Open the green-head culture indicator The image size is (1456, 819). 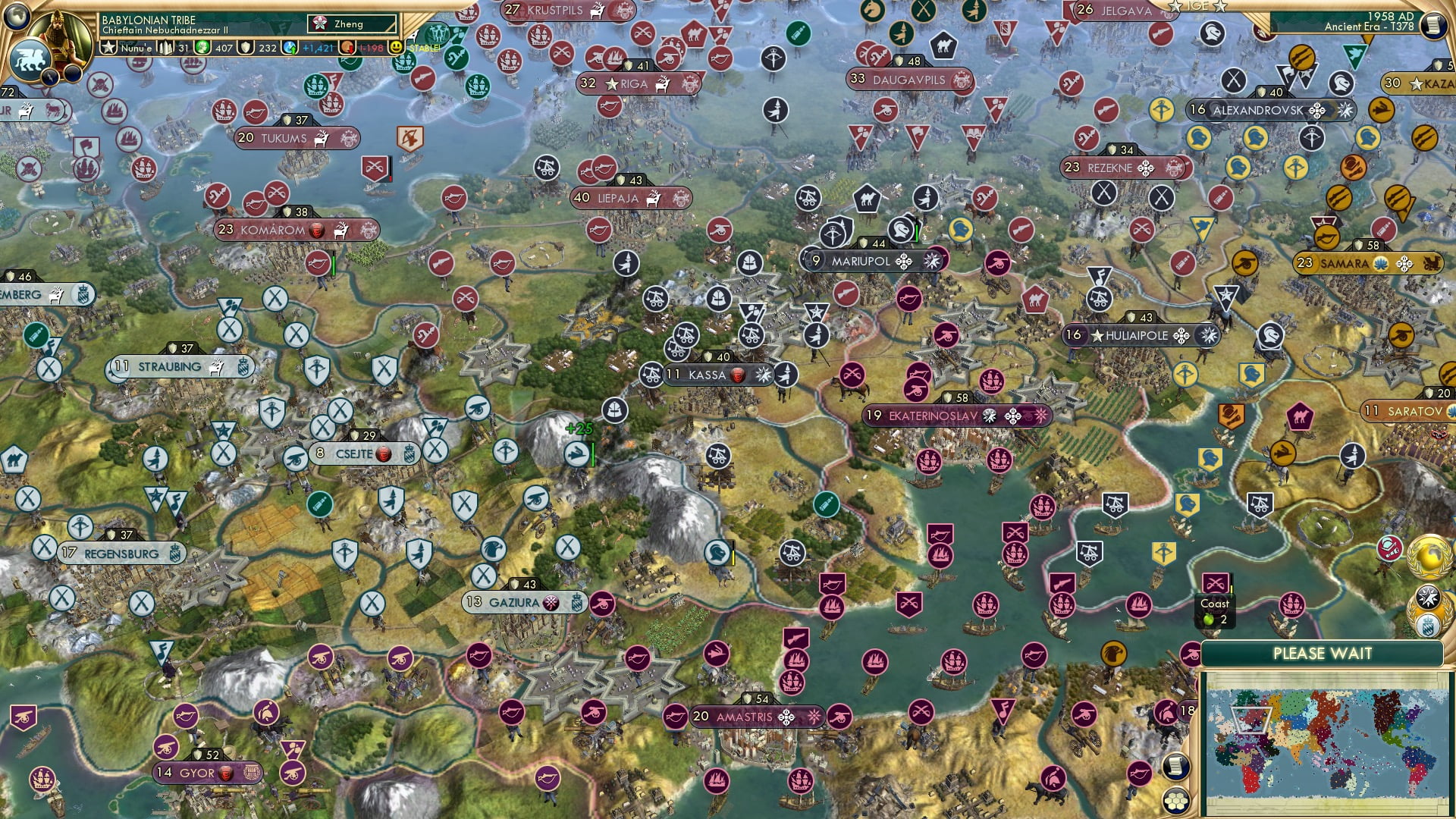[202, 47]
